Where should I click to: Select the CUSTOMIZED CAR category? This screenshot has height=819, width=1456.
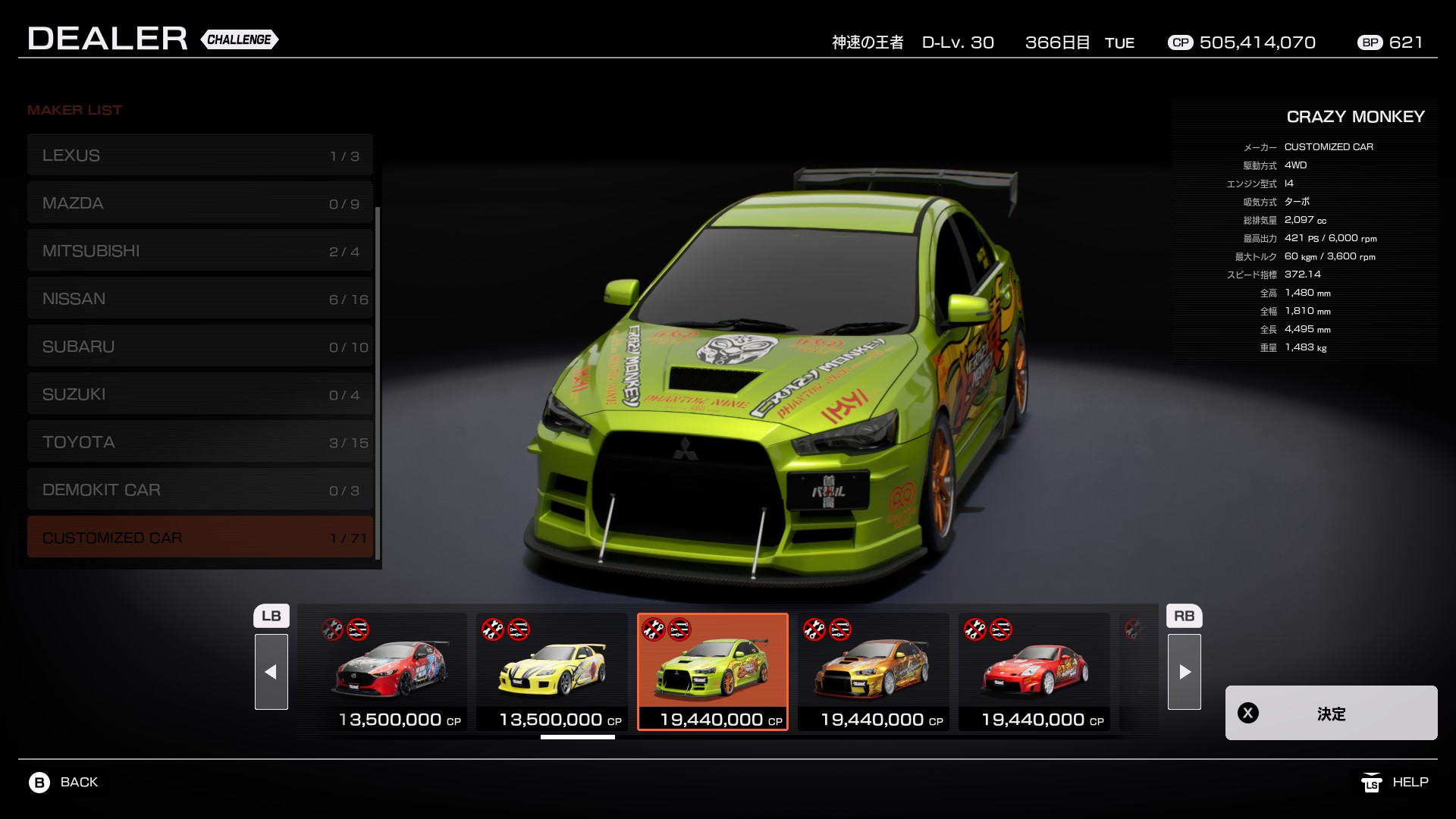coord(199,538)
